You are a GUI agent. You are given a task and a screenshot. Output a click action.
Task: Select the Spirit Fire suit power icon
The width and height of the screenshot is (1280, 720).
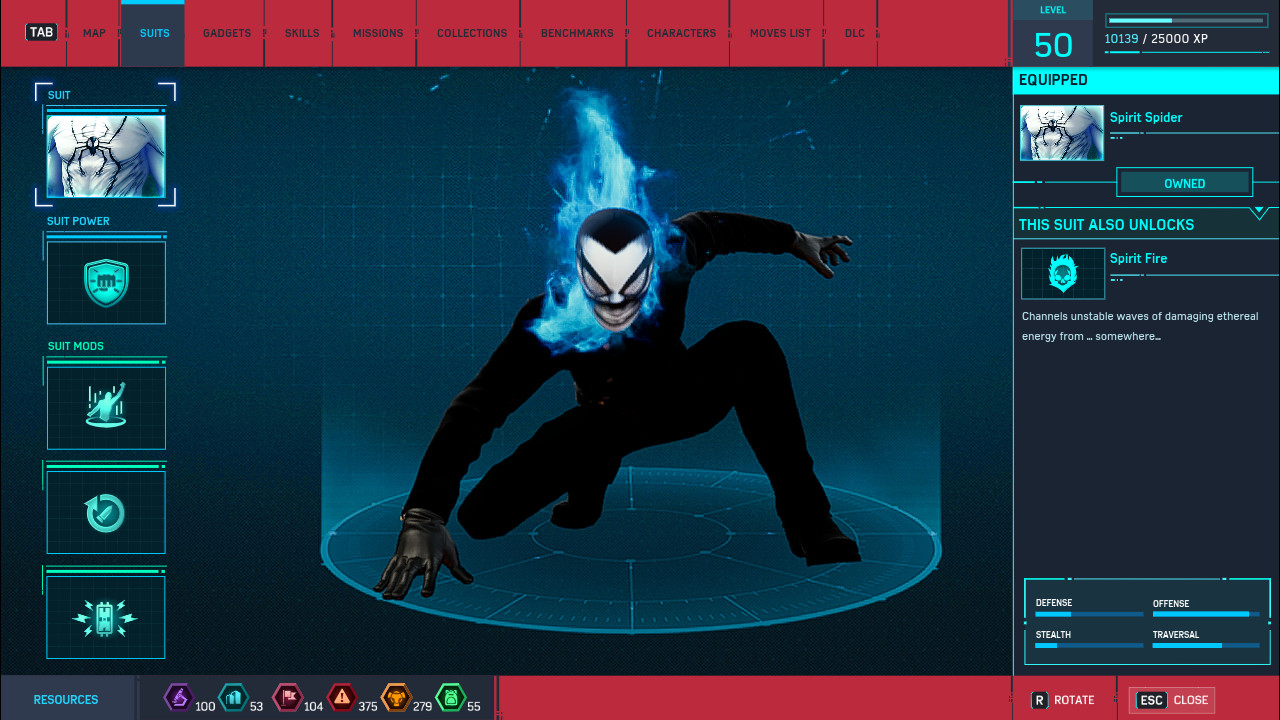[1062, 273]
